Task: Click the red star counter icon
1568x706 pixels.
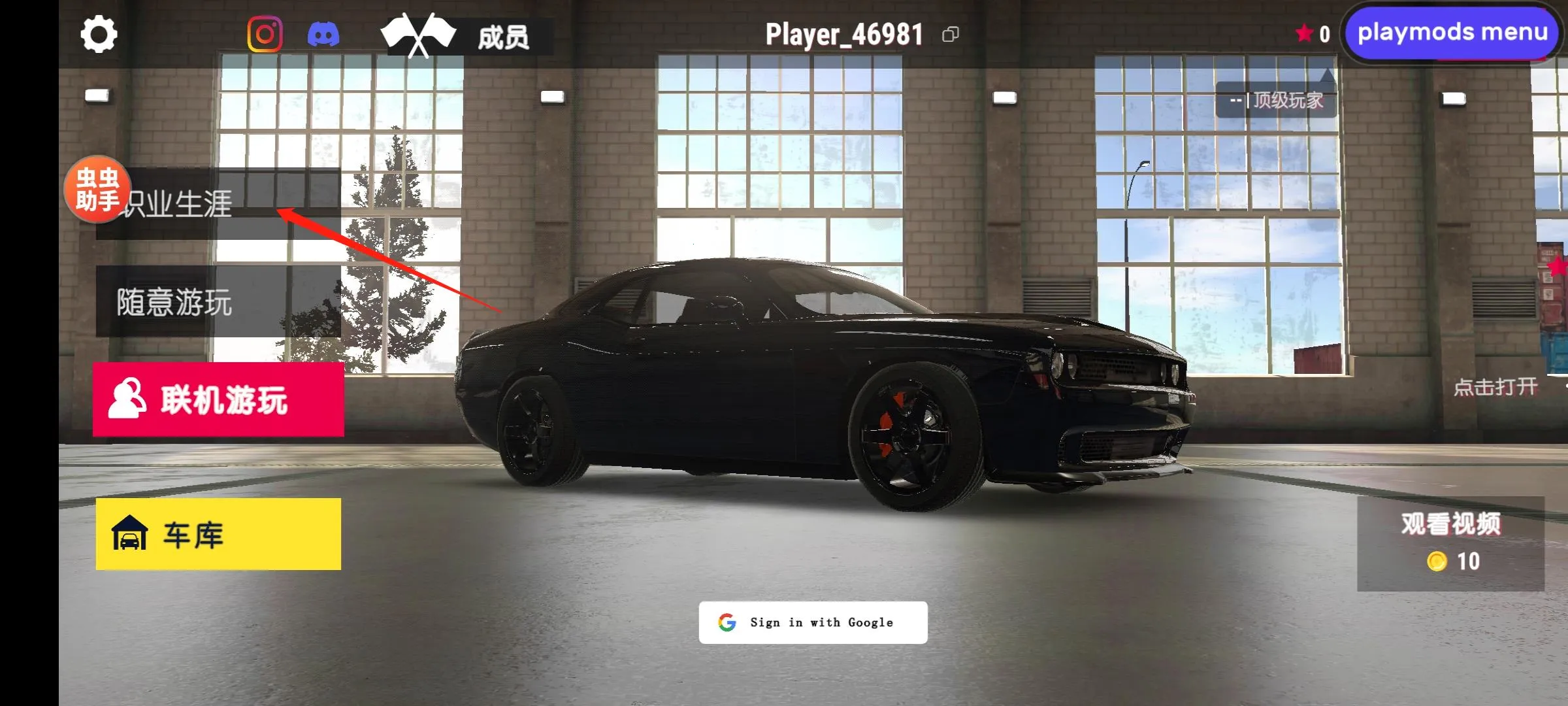Action: [1303, 32]
